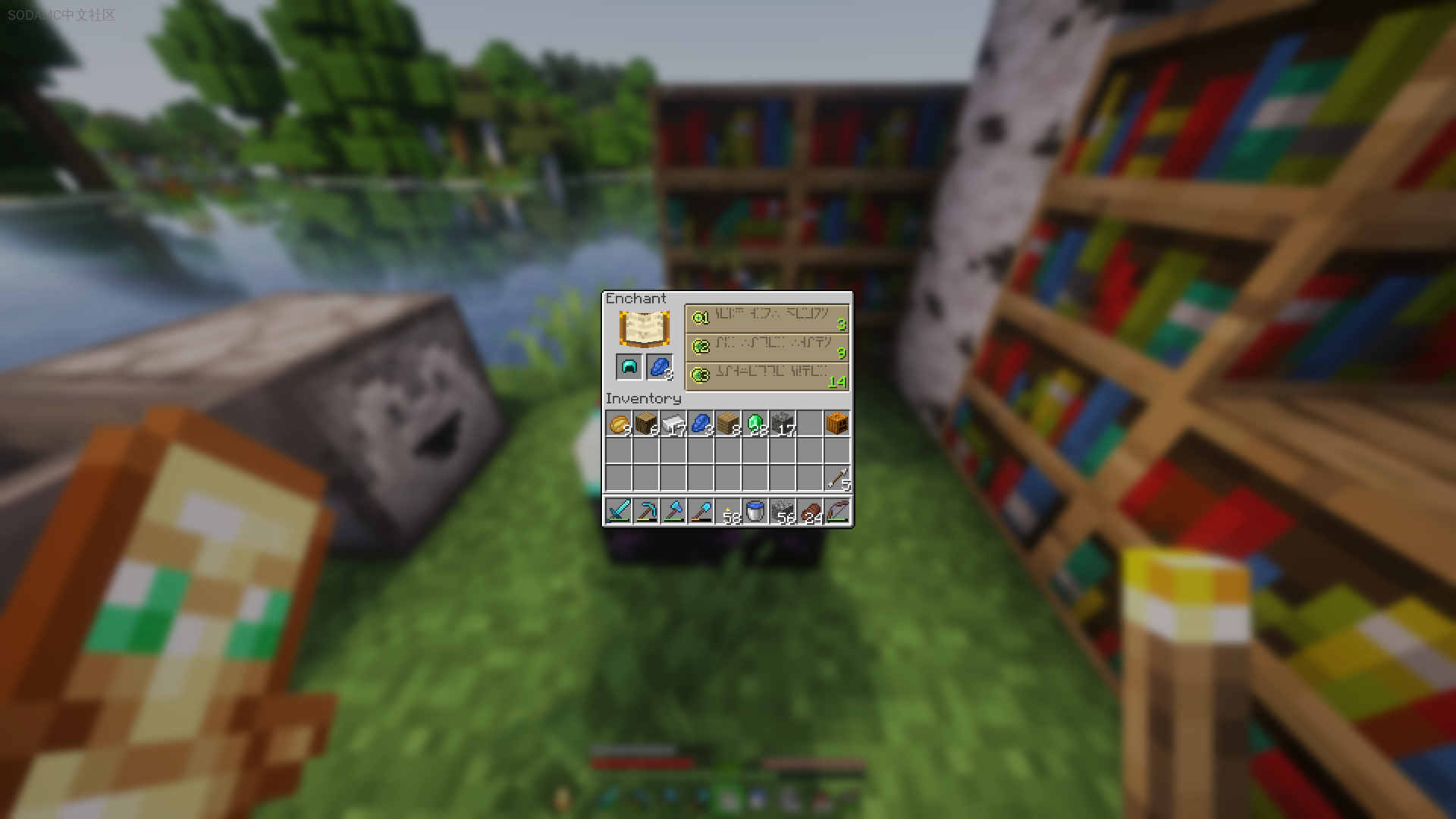Grab the water bucket from the hotbar
This screenshot has width=1456, height=819.
755,511
